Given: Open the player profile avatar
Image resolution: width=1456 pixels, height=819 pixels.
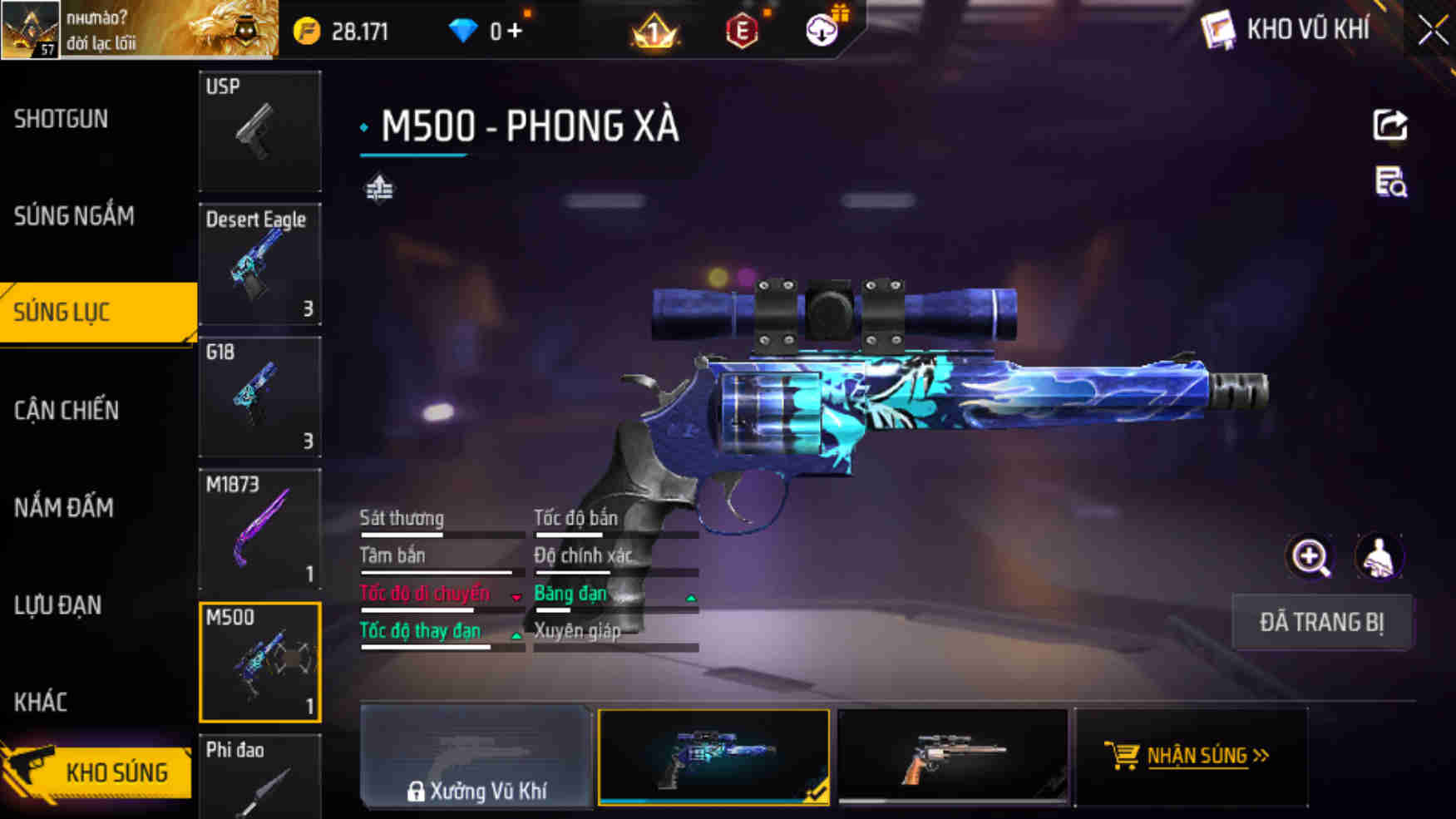Looking at the screenshot, I should click(31, 29).
